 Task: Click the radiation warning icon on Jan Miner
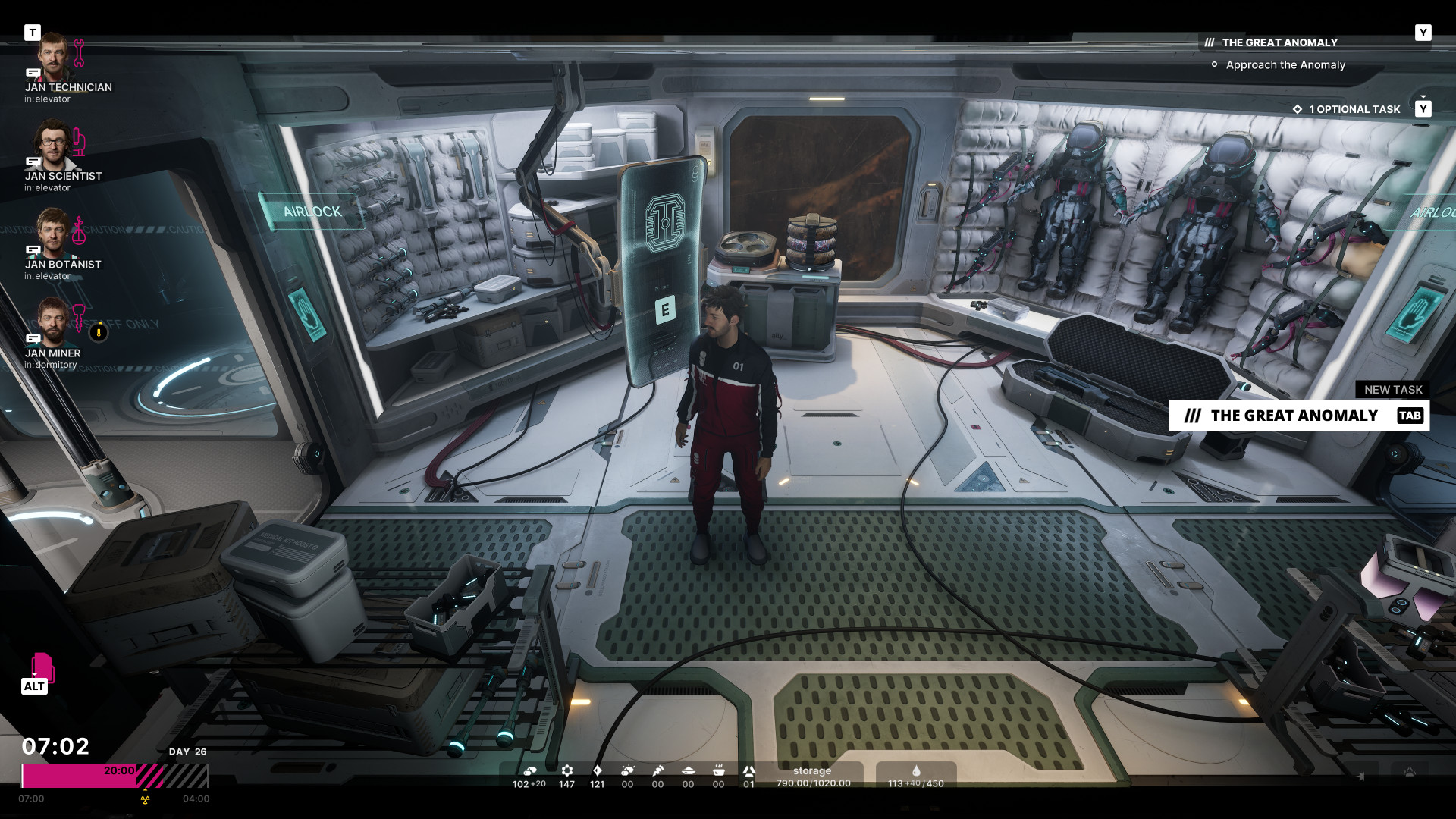pyautogui.click(x=99, y=332)
